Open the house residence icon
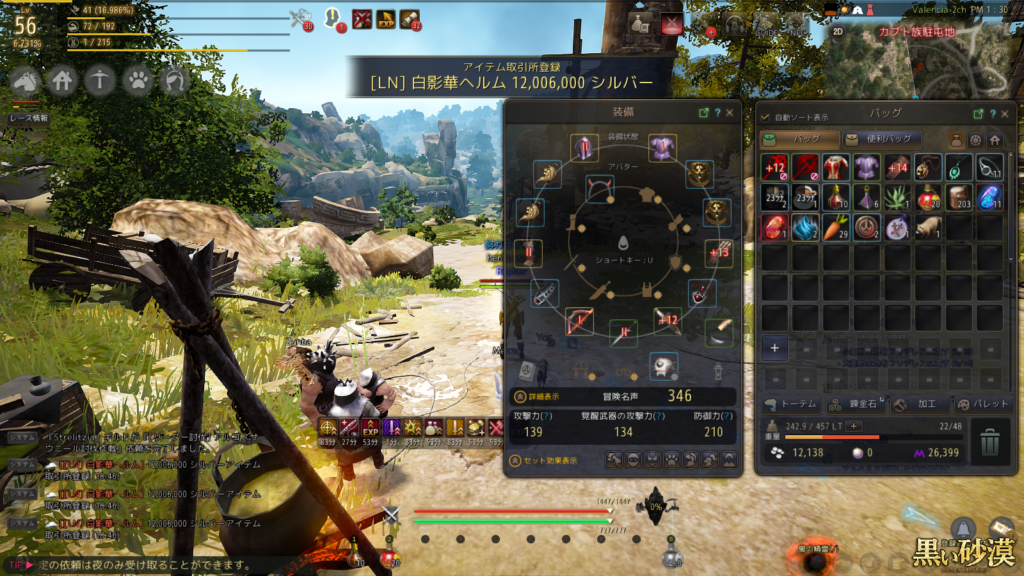Viewport: 1024px width, 576px height. pos(63,79)
